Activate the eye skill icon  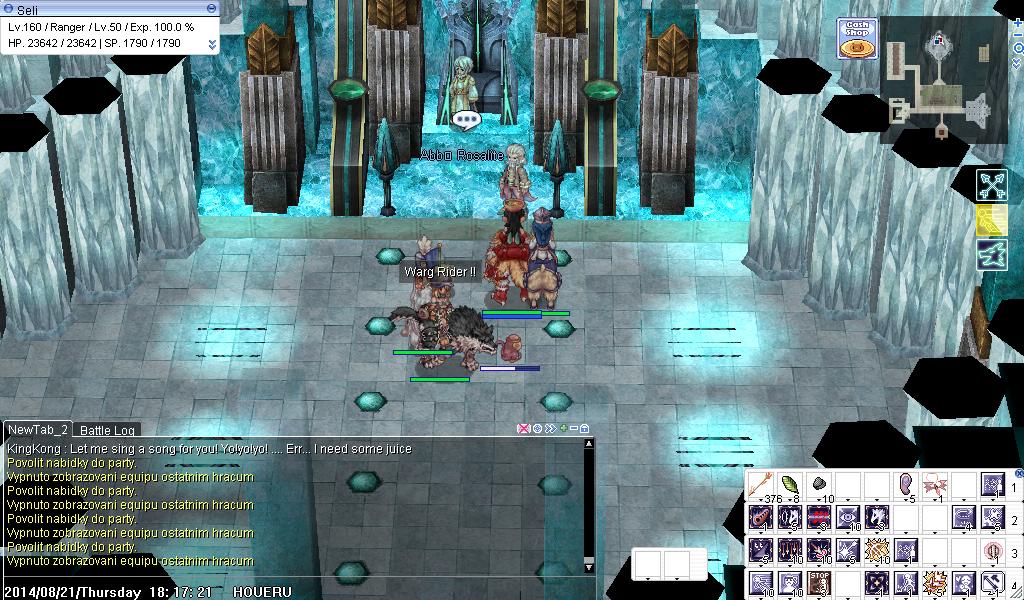click(848, 518)
